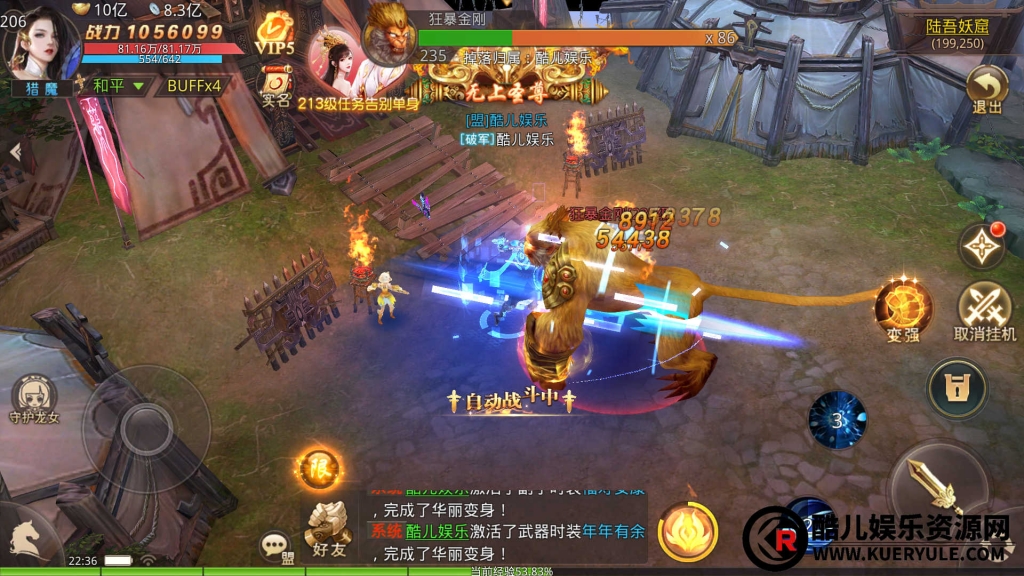Expand the left side panel arrow

[x=15, y=152]
